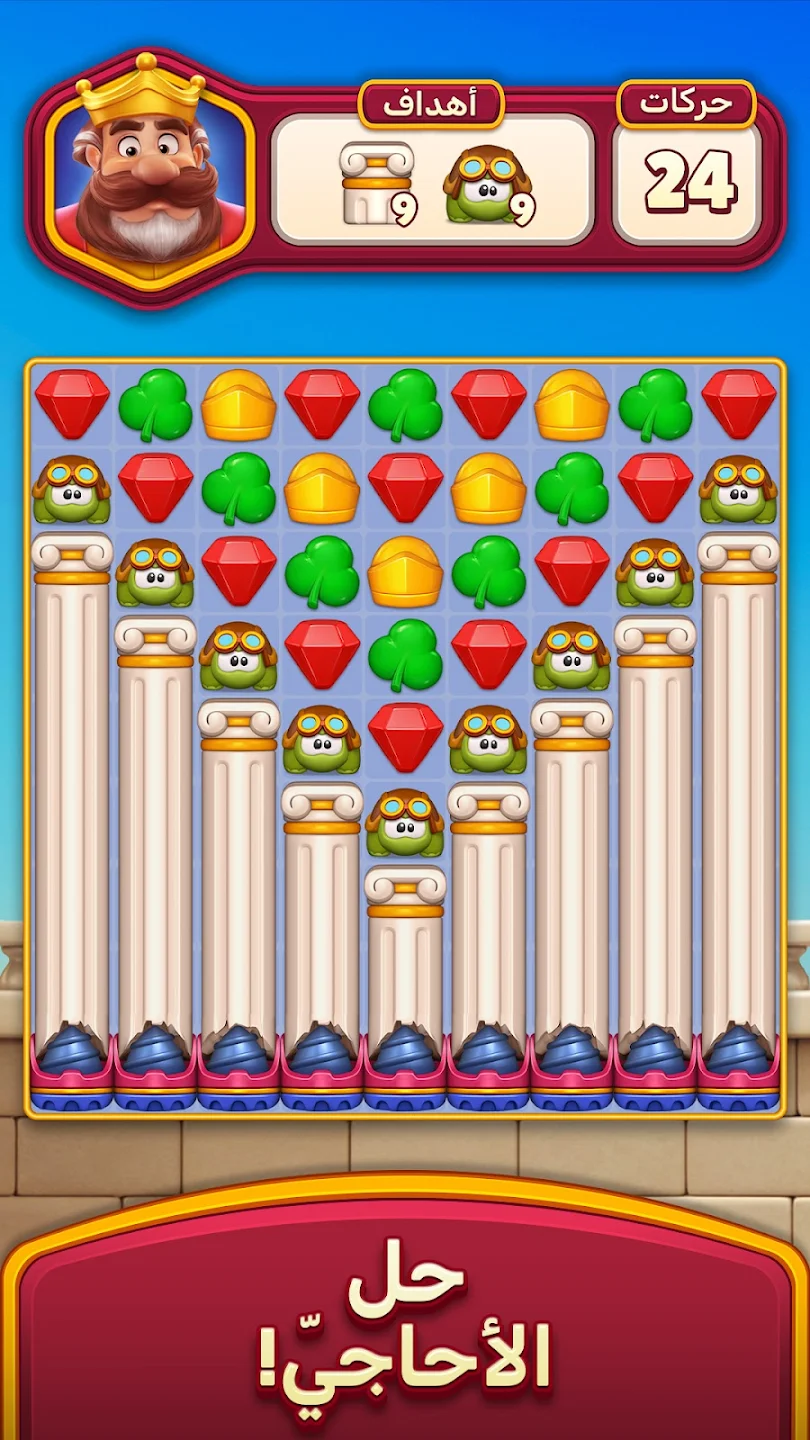Select the red gem between two turtles
This screenshot has width=810, height=1440.
405,738
